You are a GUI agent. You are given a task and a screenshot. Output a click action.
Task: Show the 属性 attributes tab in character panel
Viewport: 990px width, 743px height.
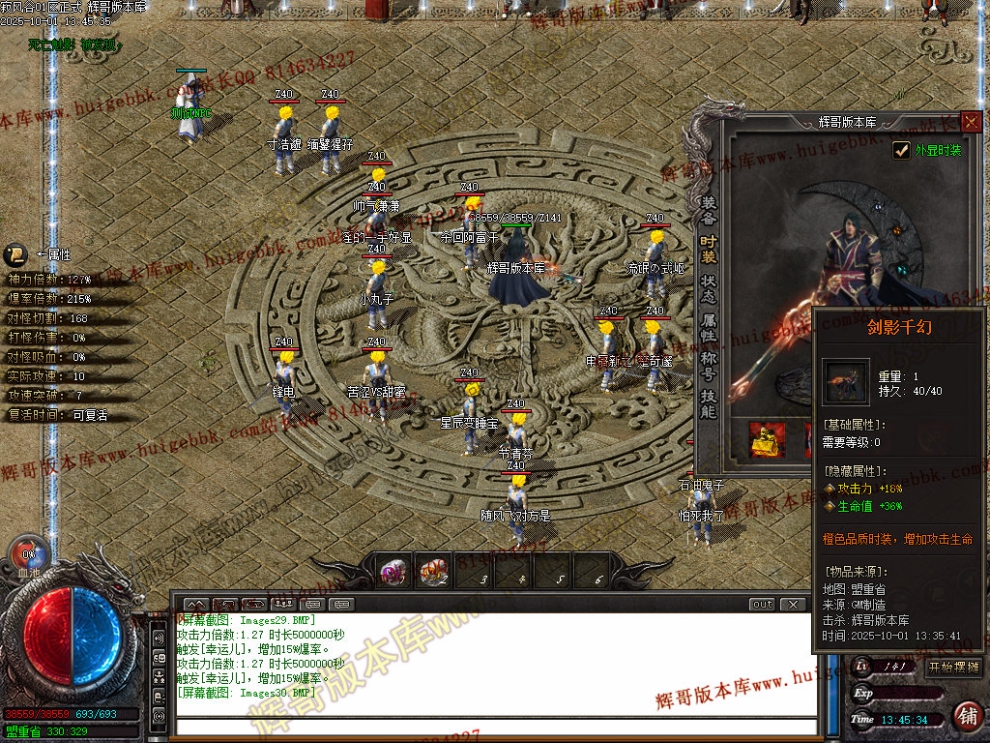pos(708,328)
